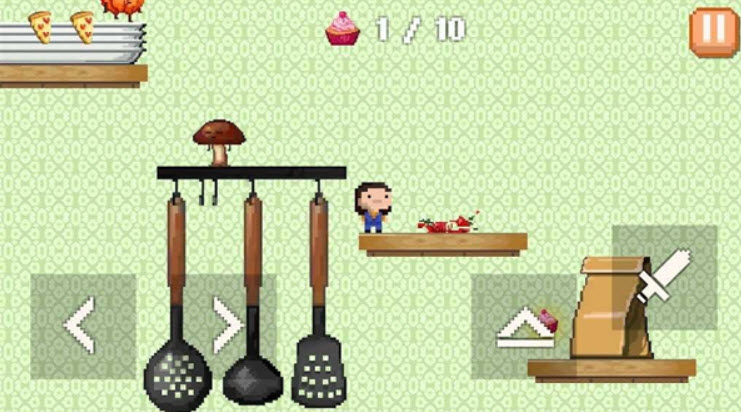Hit the jump up-arrow button

click(525, 327)
